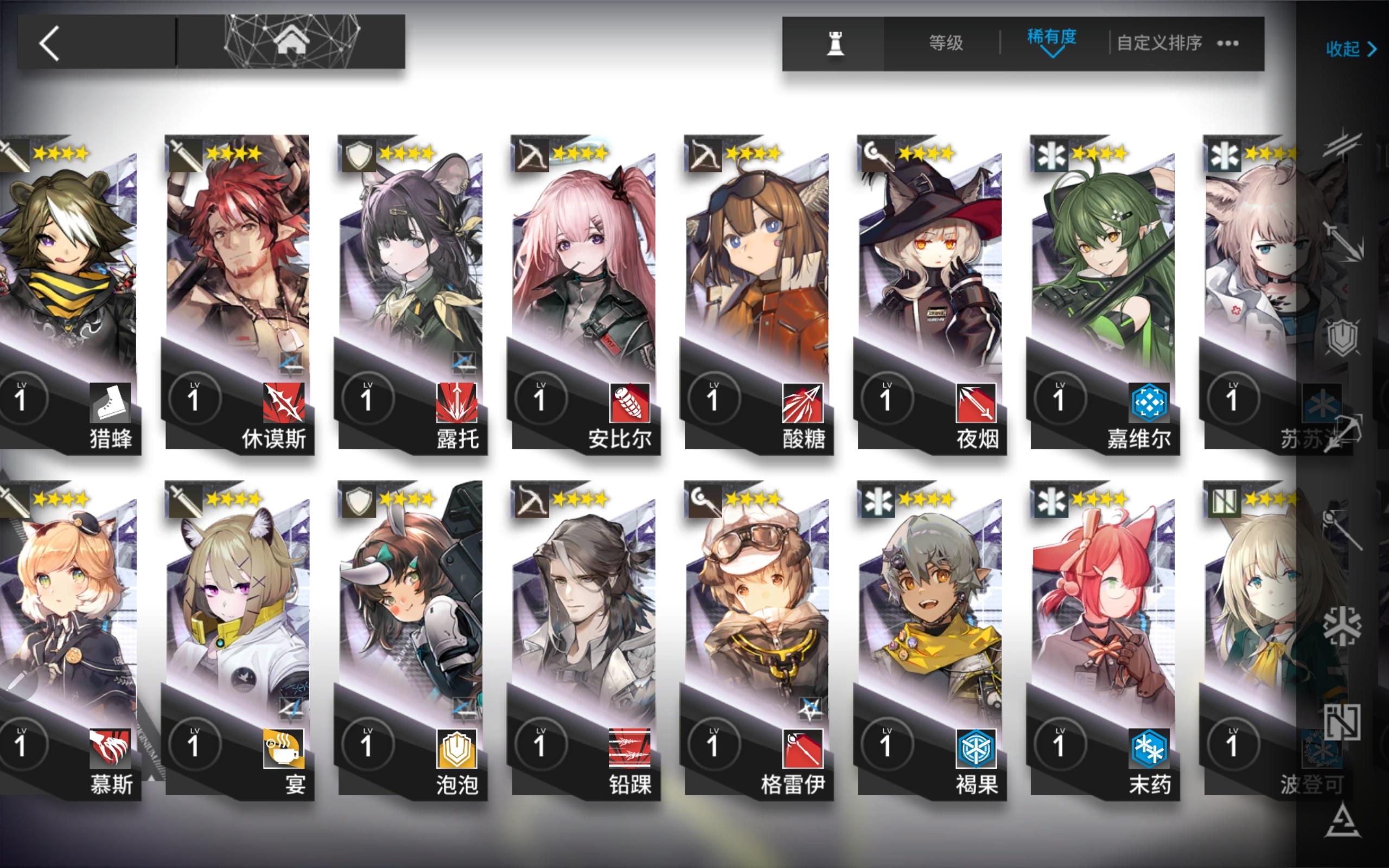The image size is (1389, 868).
Task: Click the supporter N icon on 波登可's card
Action: click(x=1223, y=501)
